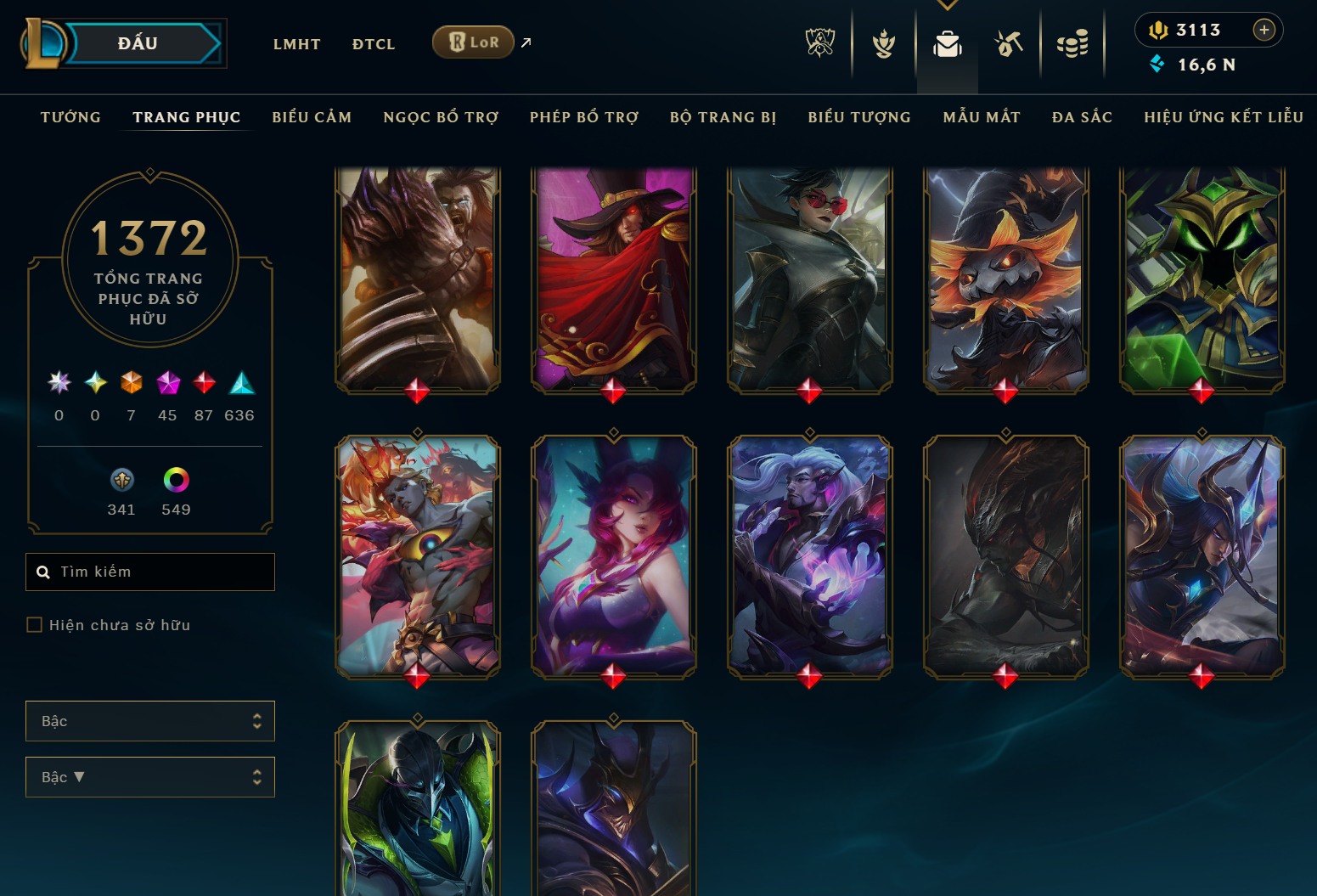Image resolution: width=1317 pixels, height=896 pixels.
Task: Open the first 'Bậc' dropdown
Action: click(150, 720)
